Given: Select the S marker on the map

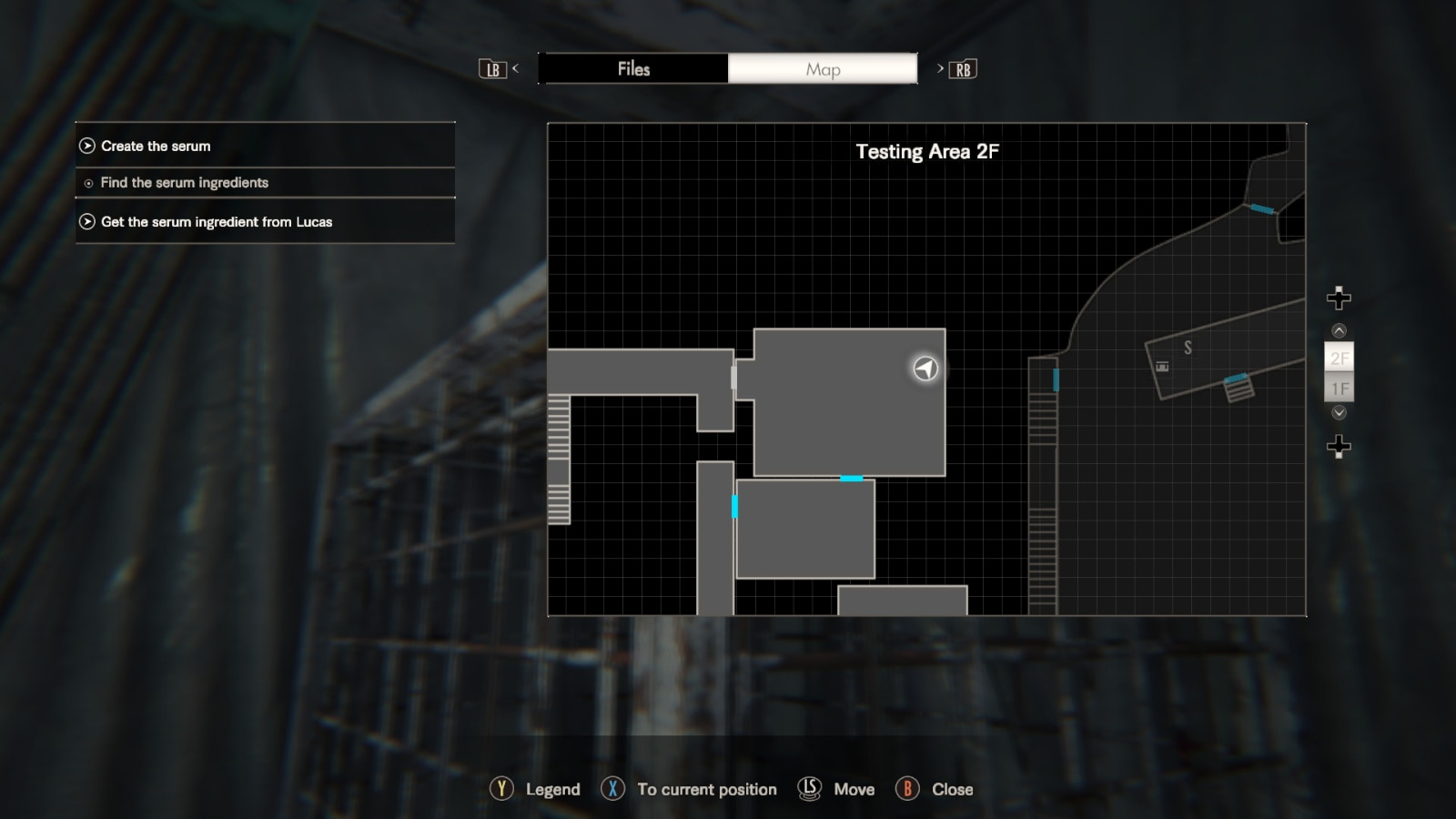Looking at the screenshot, I should 1188,348.
